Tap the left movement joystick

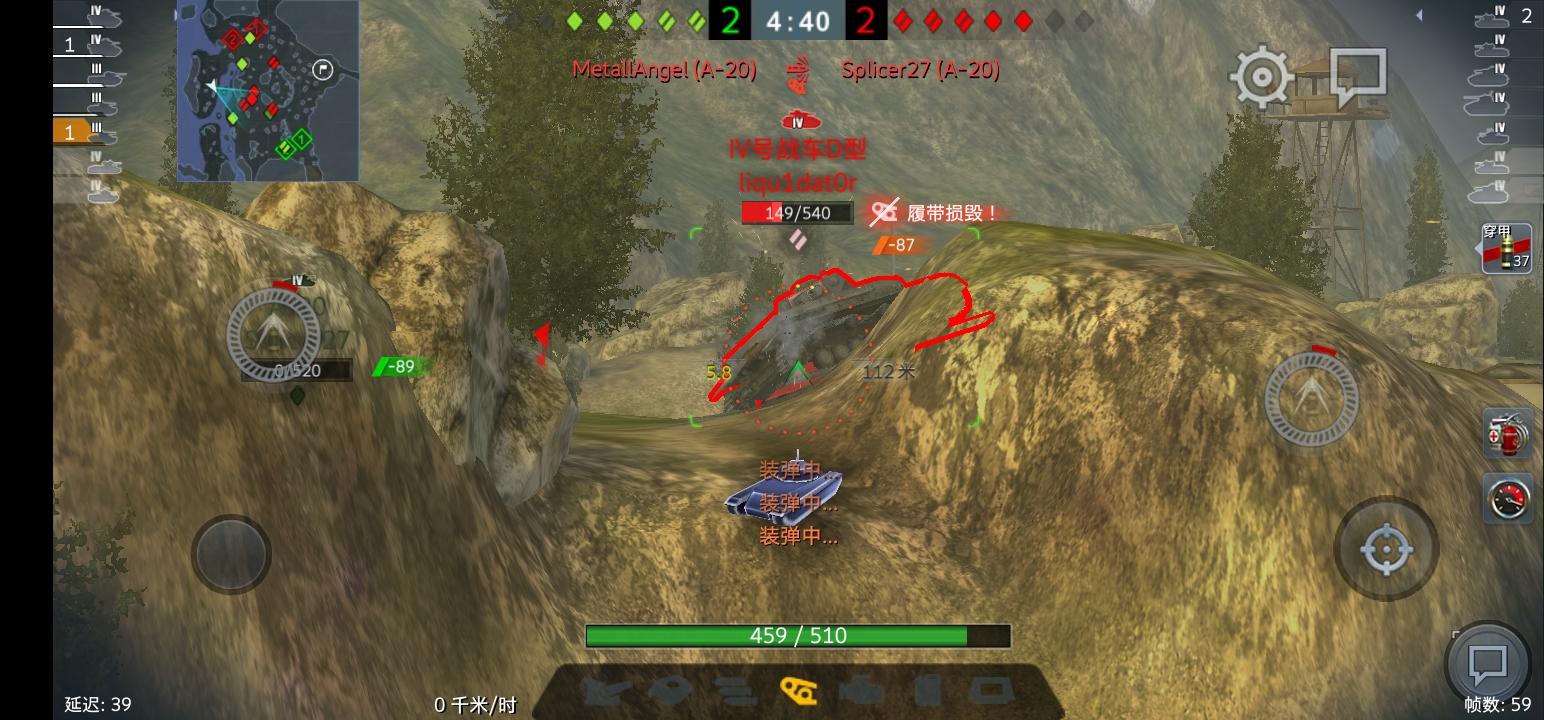230,555
